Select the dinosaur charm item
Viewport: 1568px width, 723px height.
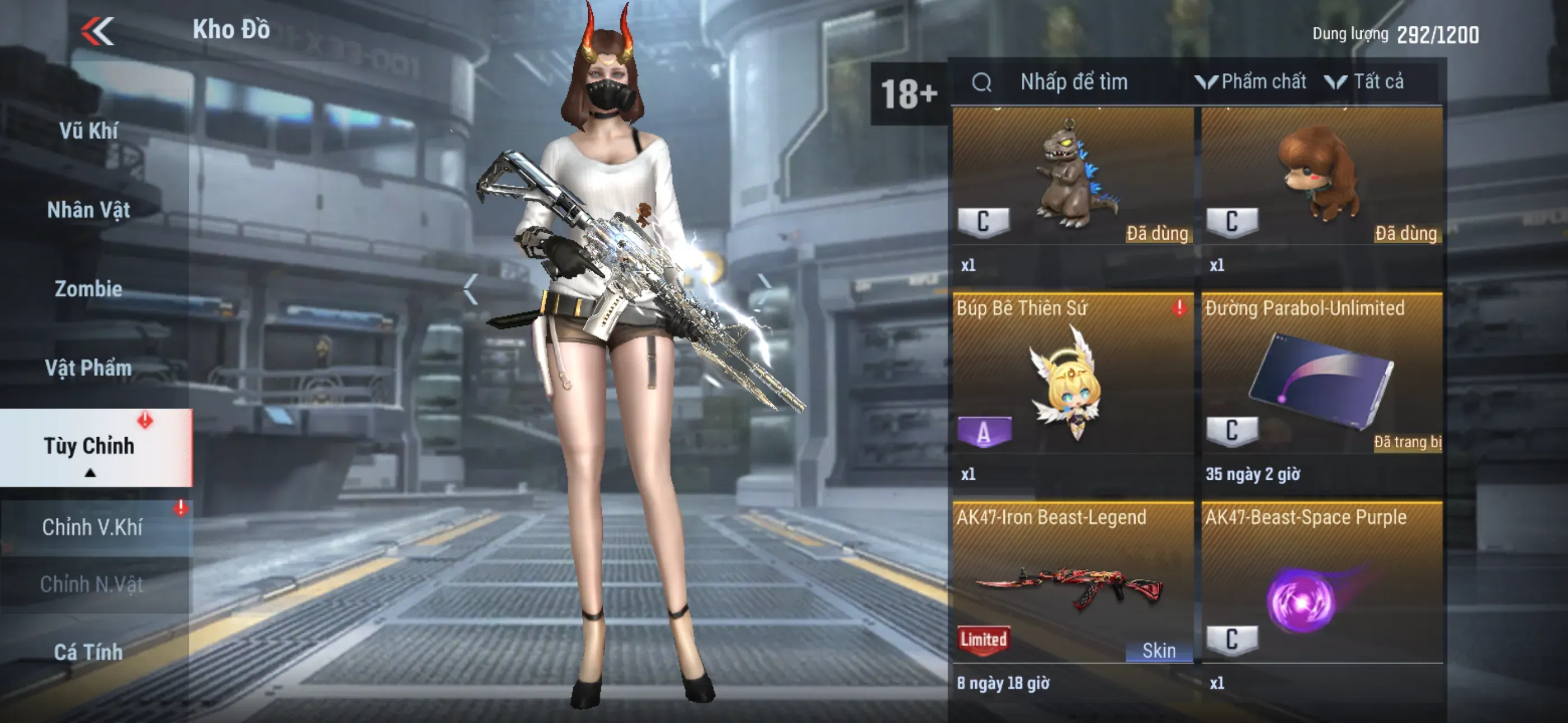click(1072, 183)
